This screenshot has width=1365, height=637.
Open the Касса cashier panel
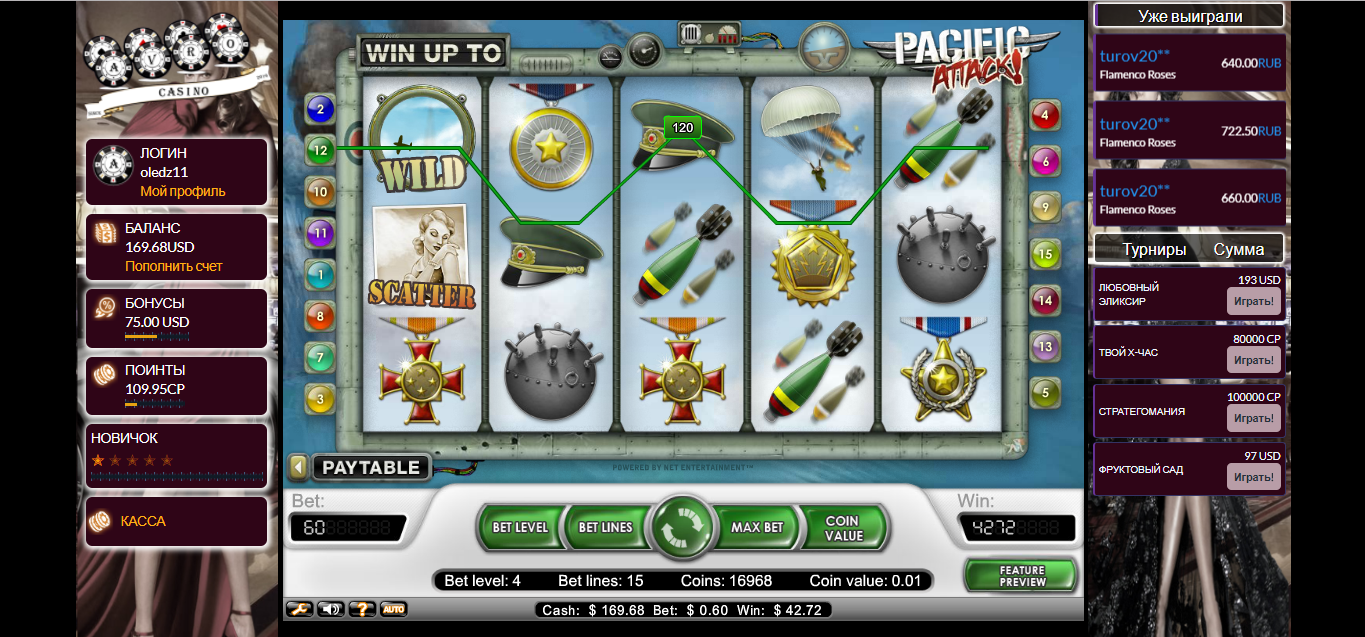point(143,521)
